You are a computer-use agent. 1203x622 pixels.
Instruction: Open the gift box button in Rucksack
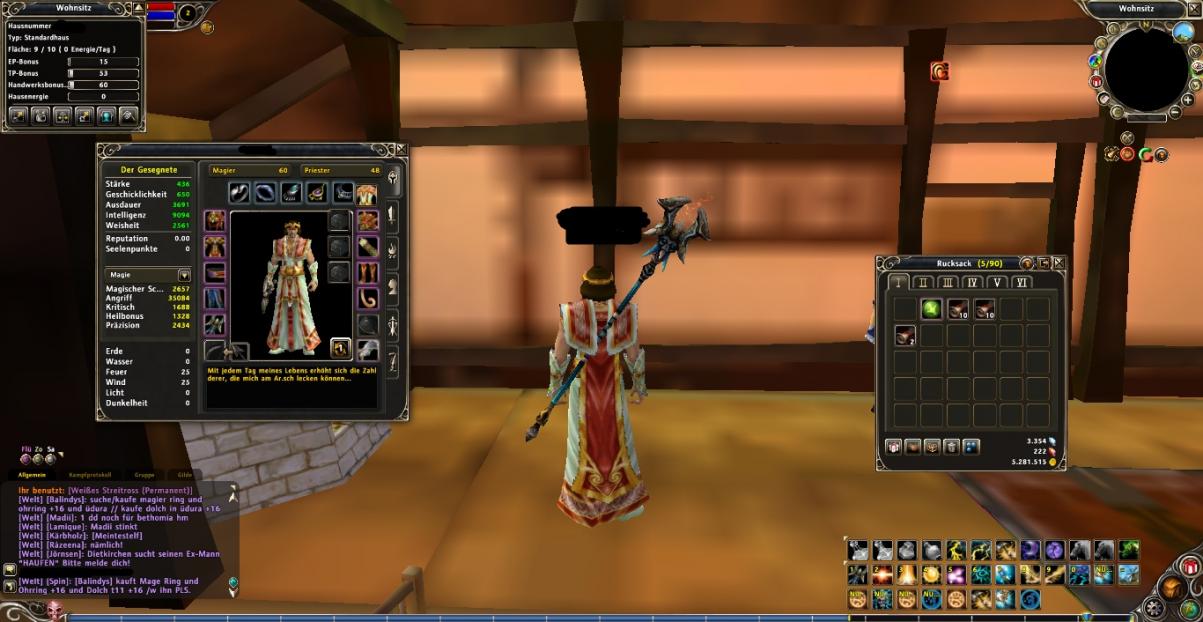(893, 447)
